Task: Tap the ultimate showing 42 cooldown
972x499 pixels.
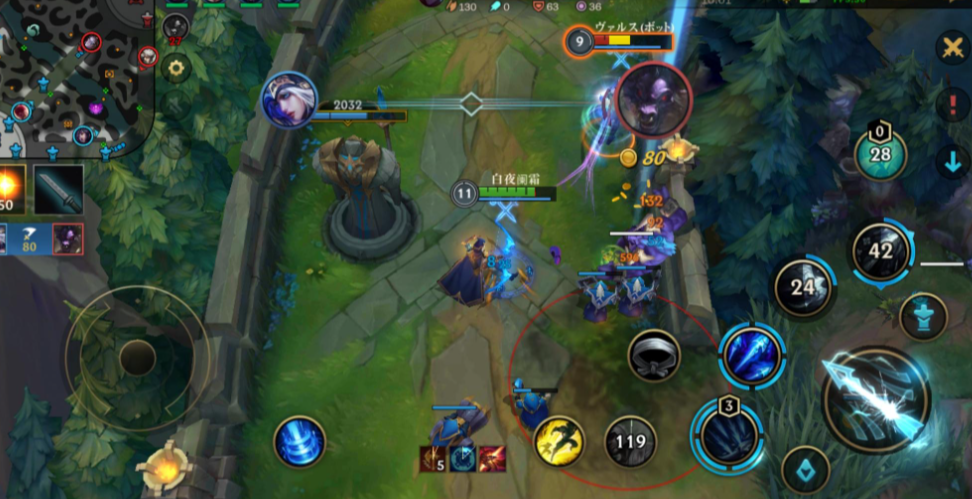Action: 880,252
